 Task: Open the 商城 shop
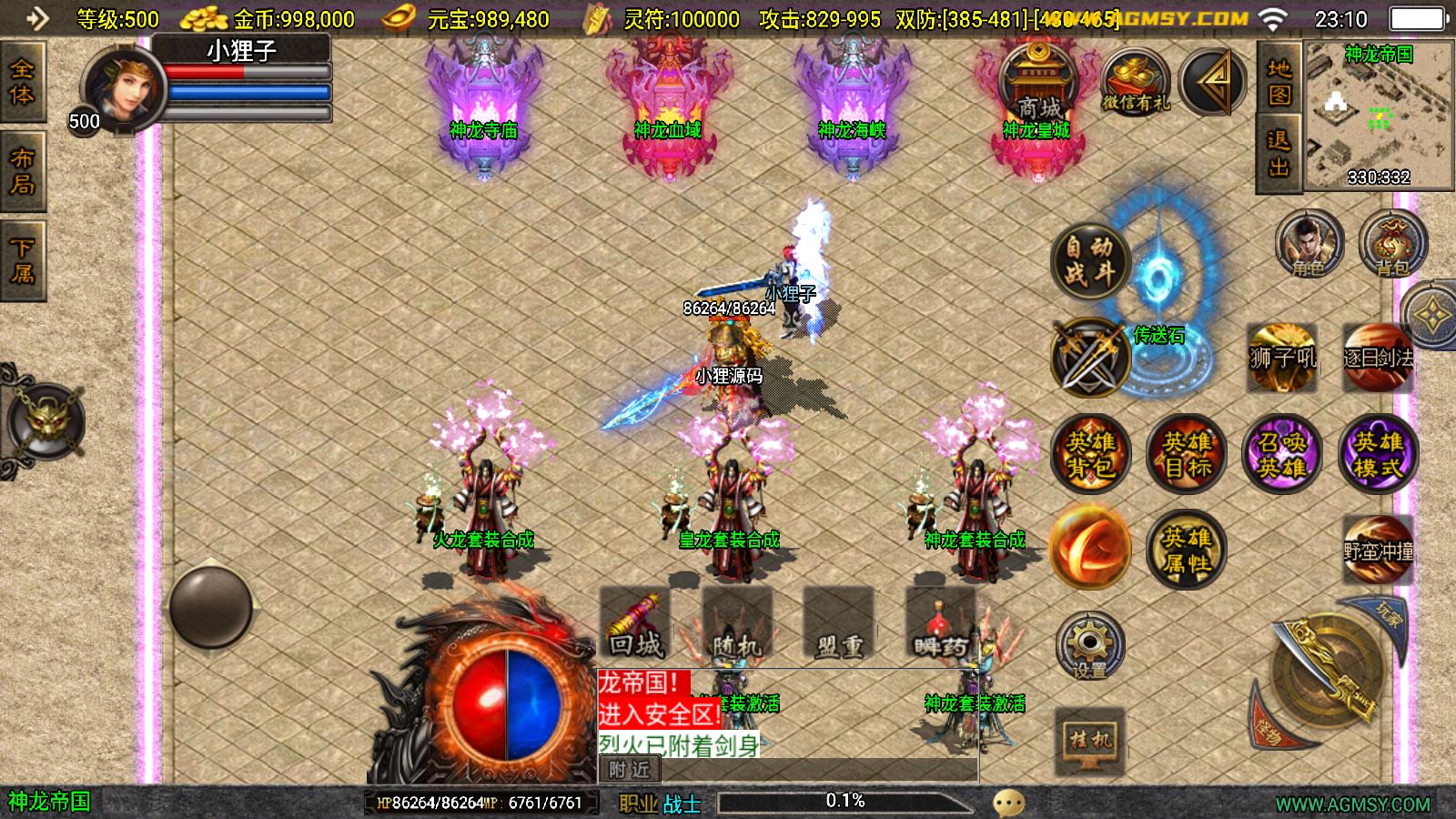coord(1036,85)
